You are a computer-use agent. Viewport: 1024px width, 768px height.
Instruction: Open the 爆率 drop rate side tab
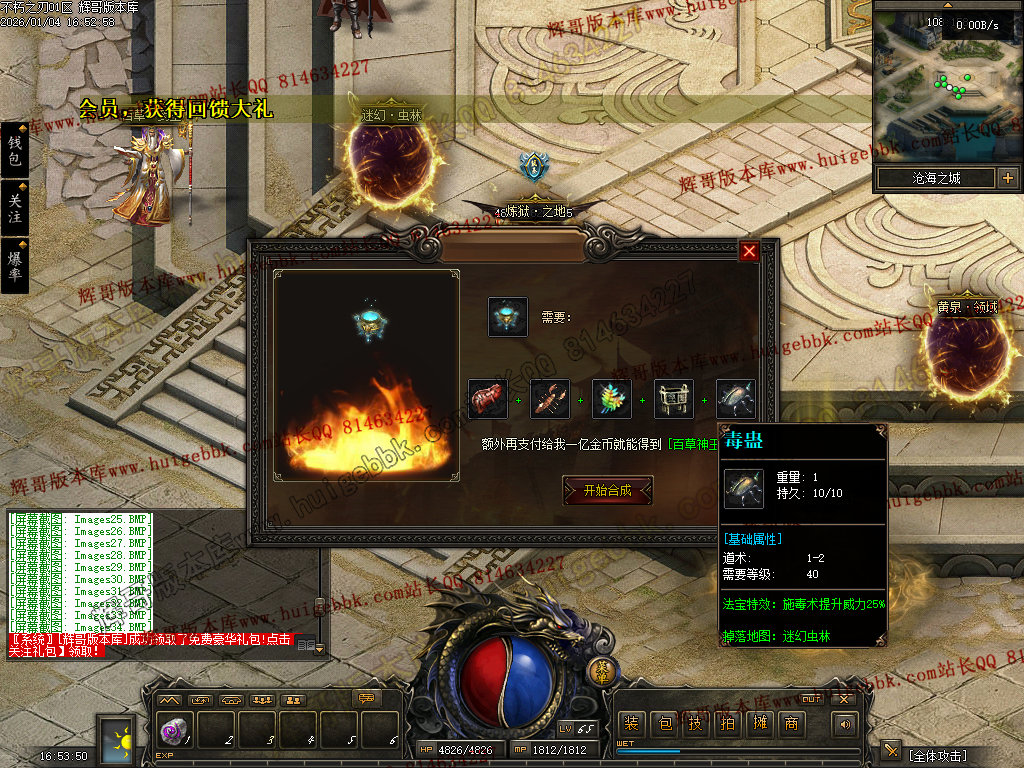coord(15,265)
